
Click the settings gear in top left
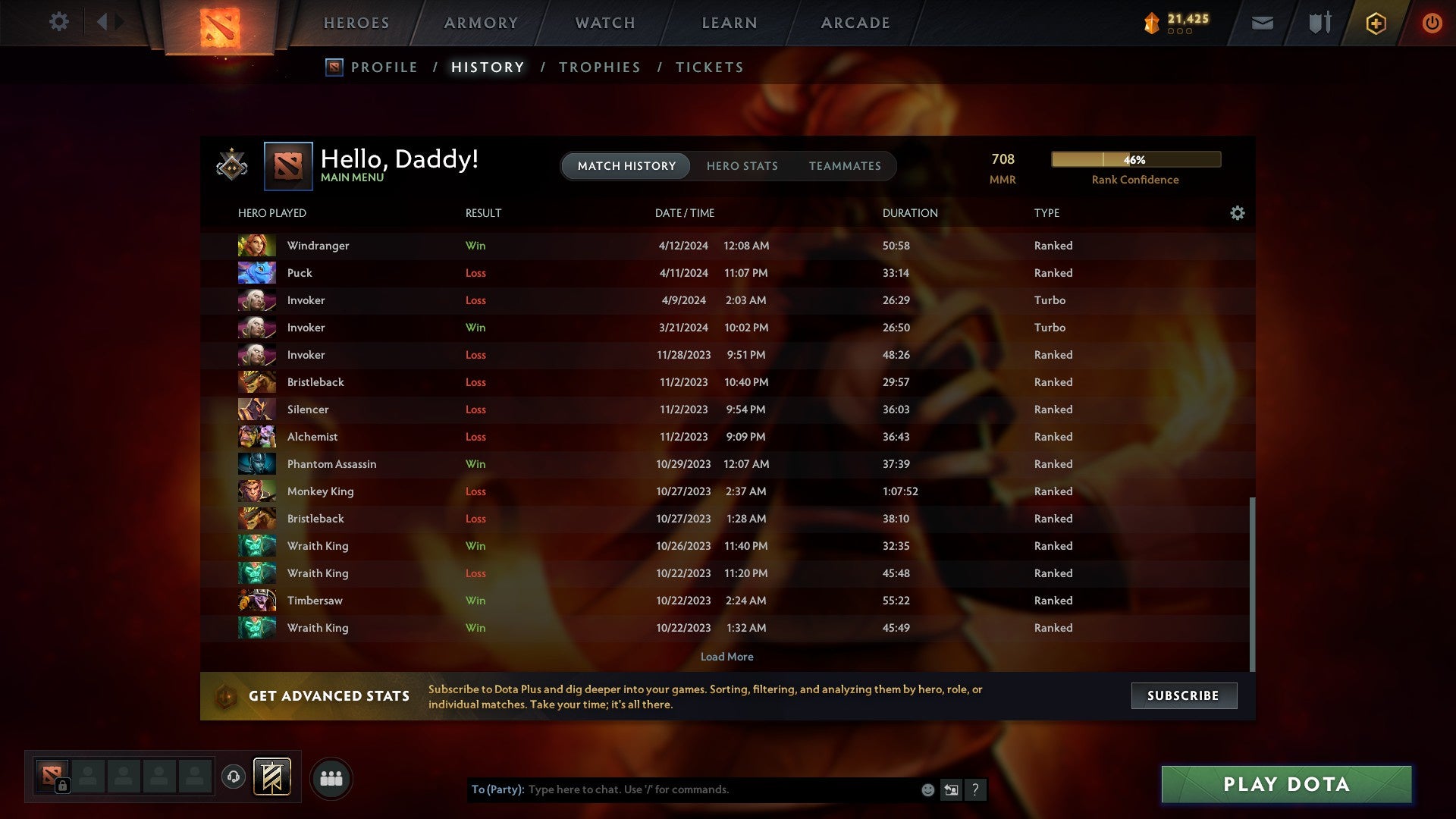(59, 22)
